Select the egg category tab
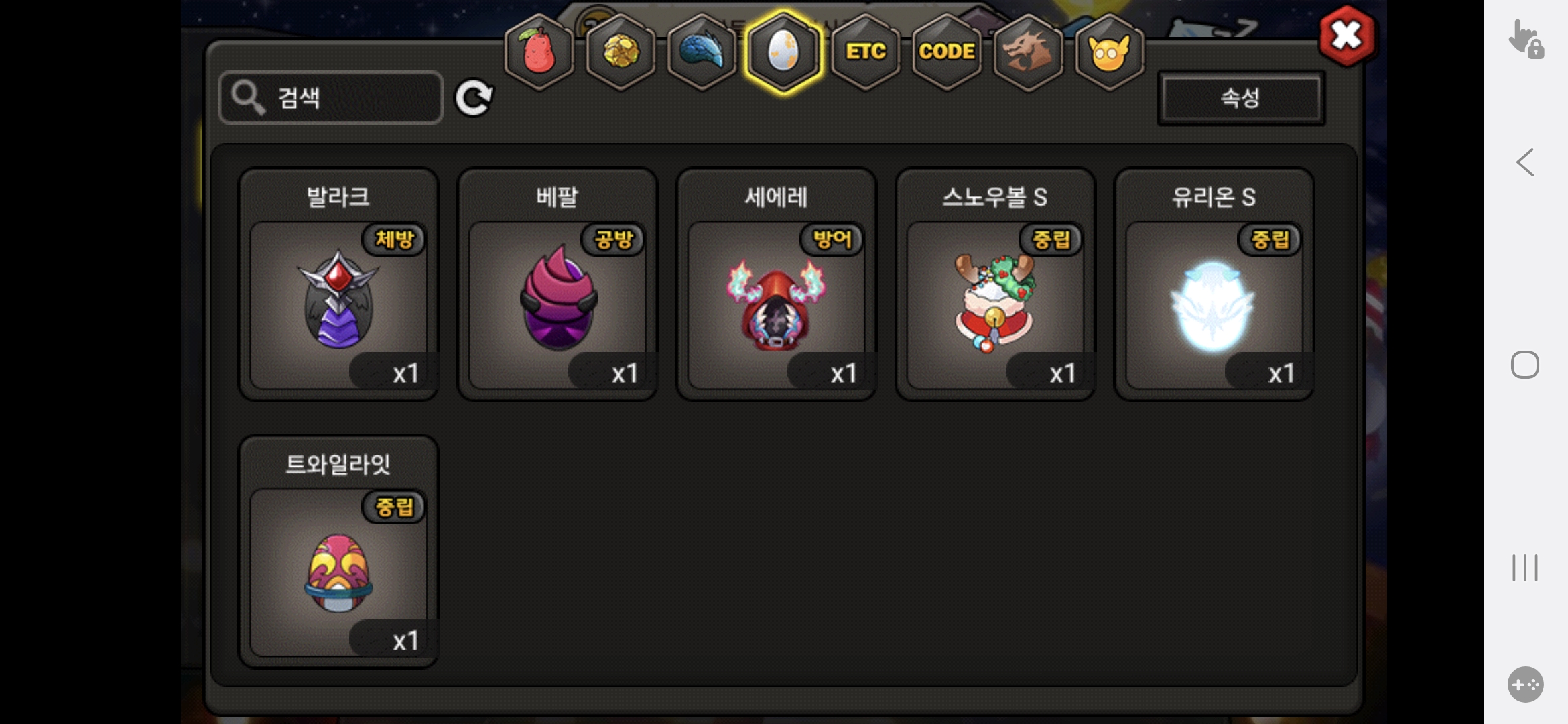Viewport: 1568px width, 724px height. [783, 52]
